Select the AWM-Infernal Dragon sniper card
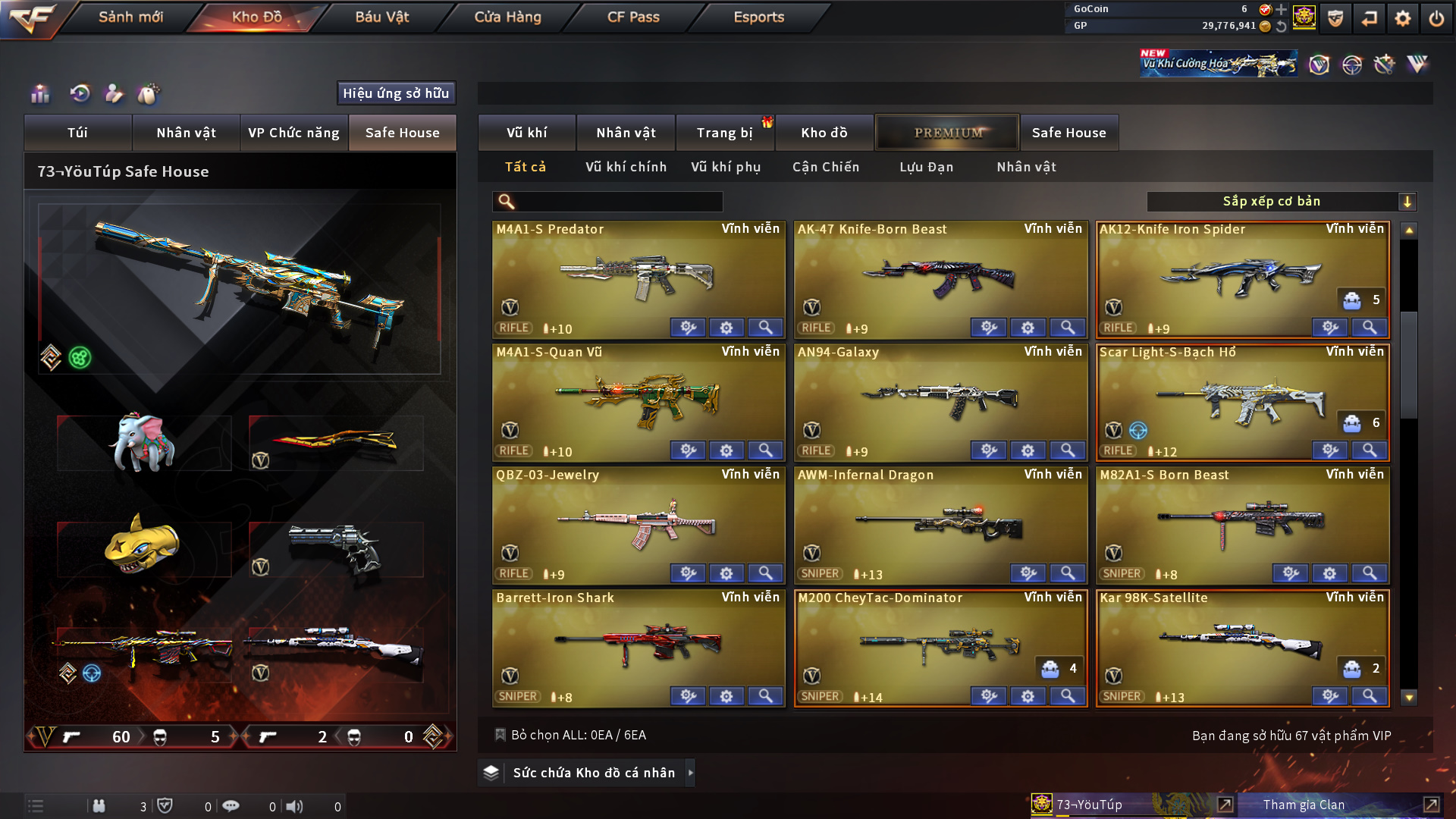Viewport: 1456px width, 819px height. (940, 523)
